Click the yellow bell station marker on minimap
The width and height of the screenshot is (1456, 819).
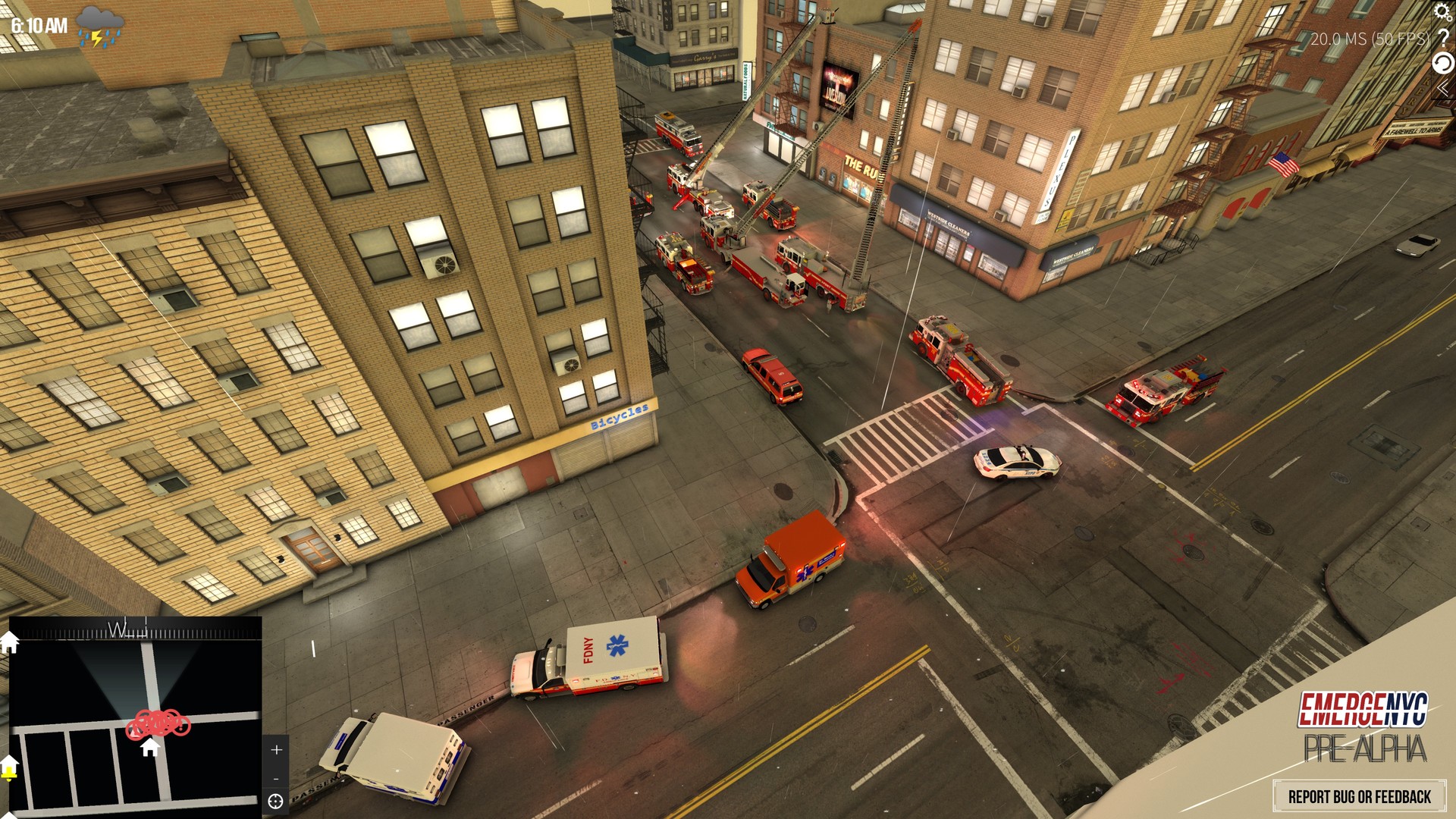tap(9, 773)
